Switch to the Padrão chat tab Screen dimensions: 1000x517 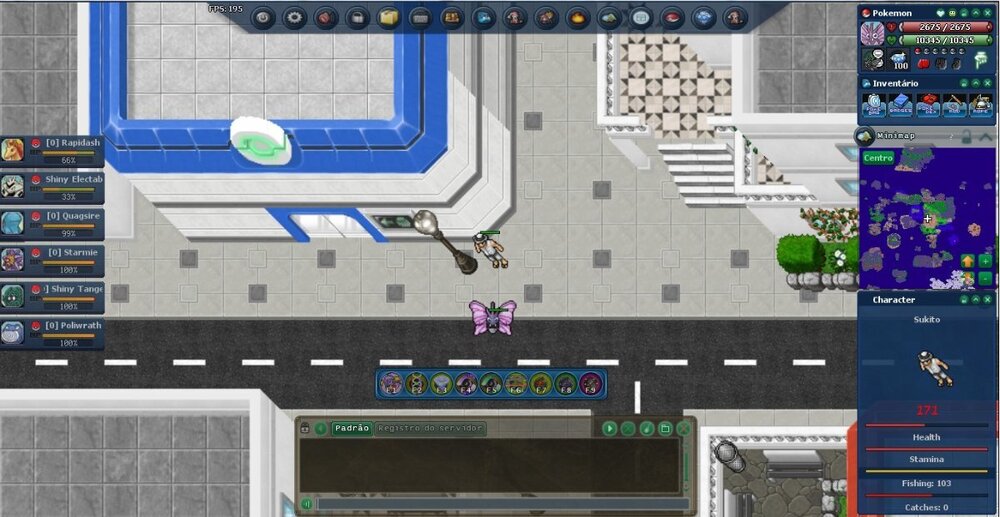point(352,428)
